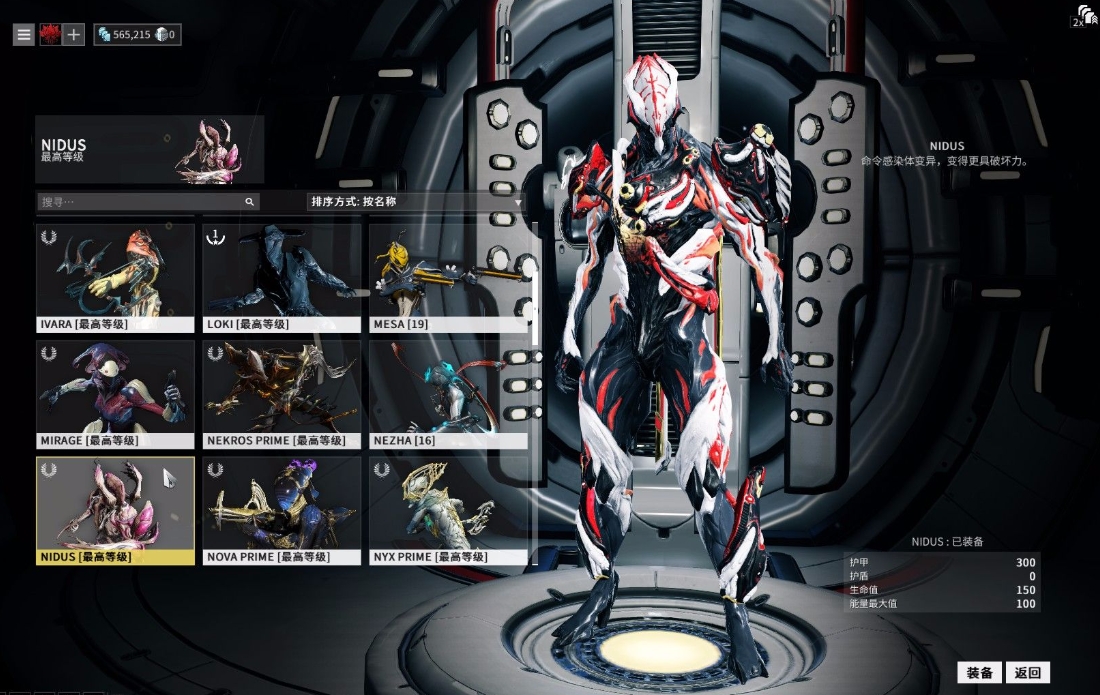Image resolution: width=1100 pixels, height=695 pixels.
Task: Type in the search field
Action: pyautogui.click(x=140, y=202)
